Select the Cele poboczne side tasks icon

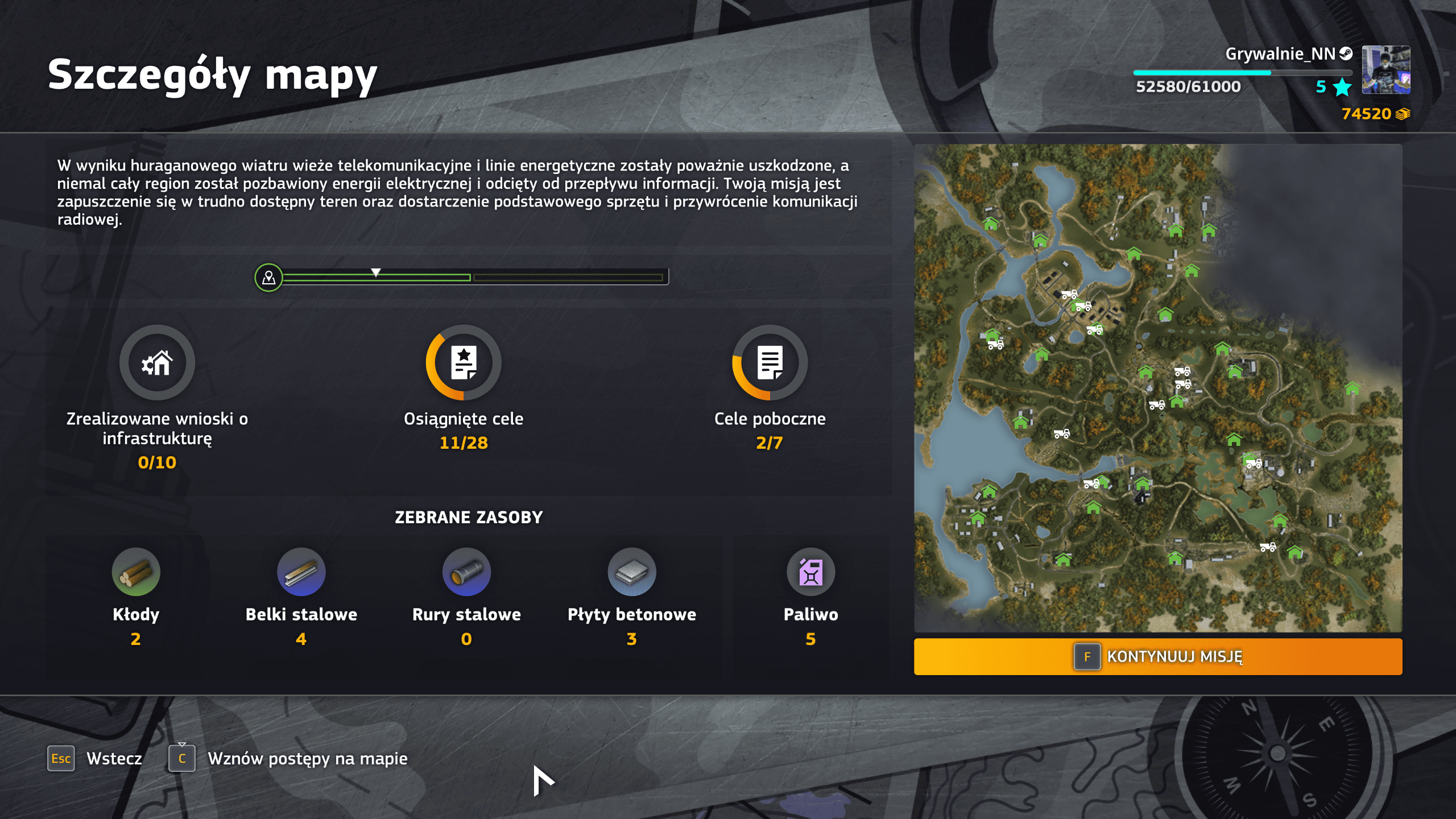coord(770,362)
